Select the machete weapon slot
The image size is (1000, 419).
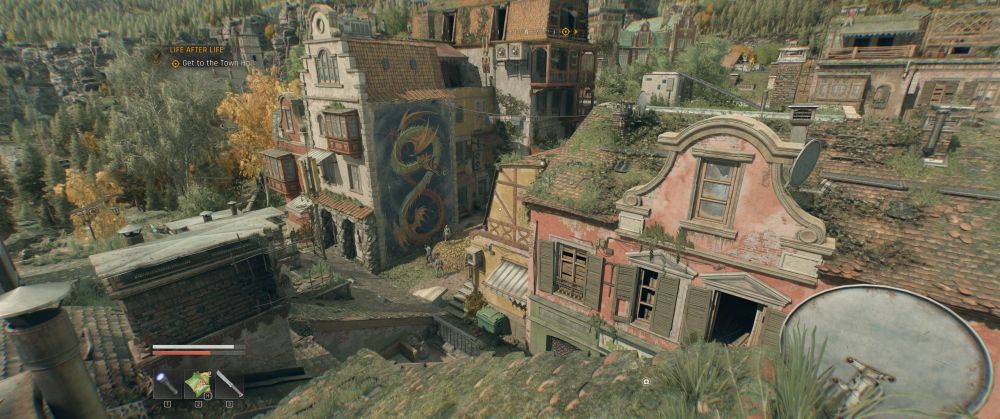pyautogui.click(x=229, y=384)
